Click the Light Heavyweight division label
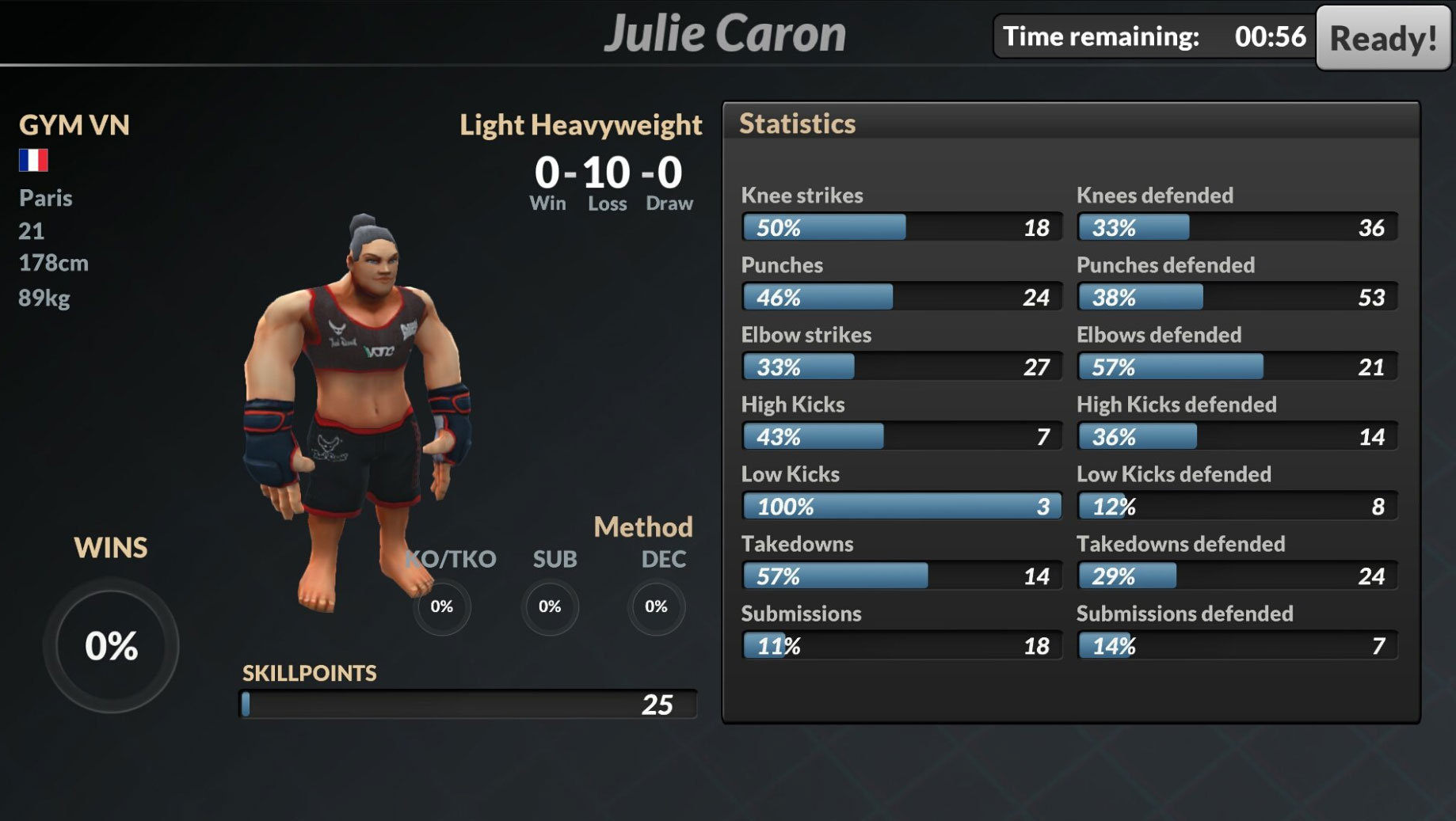Screen dimensions: 1456x821 (581, 125)
